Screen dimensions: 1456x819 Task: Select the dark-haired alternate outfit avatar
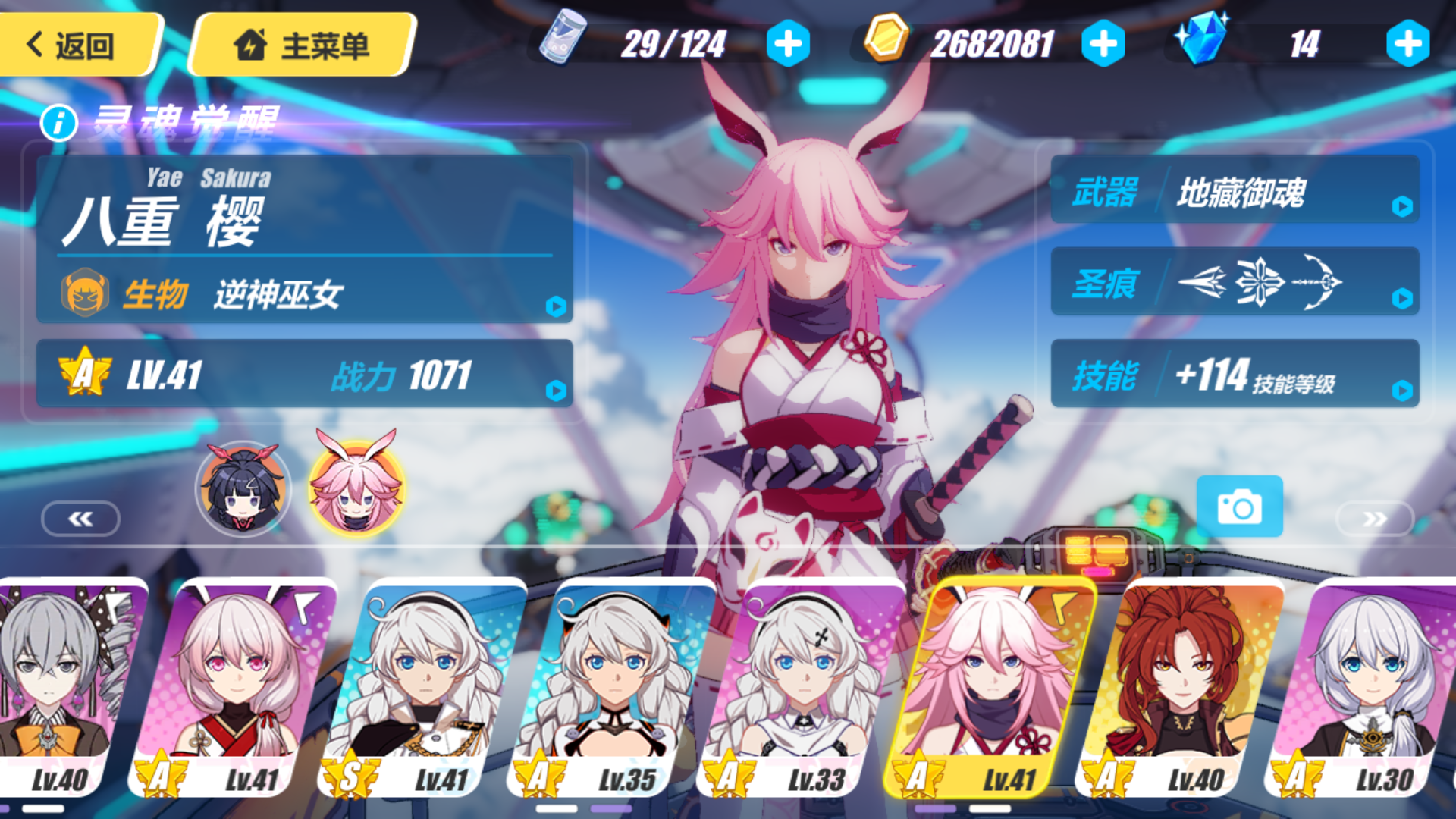pos(244,491)
